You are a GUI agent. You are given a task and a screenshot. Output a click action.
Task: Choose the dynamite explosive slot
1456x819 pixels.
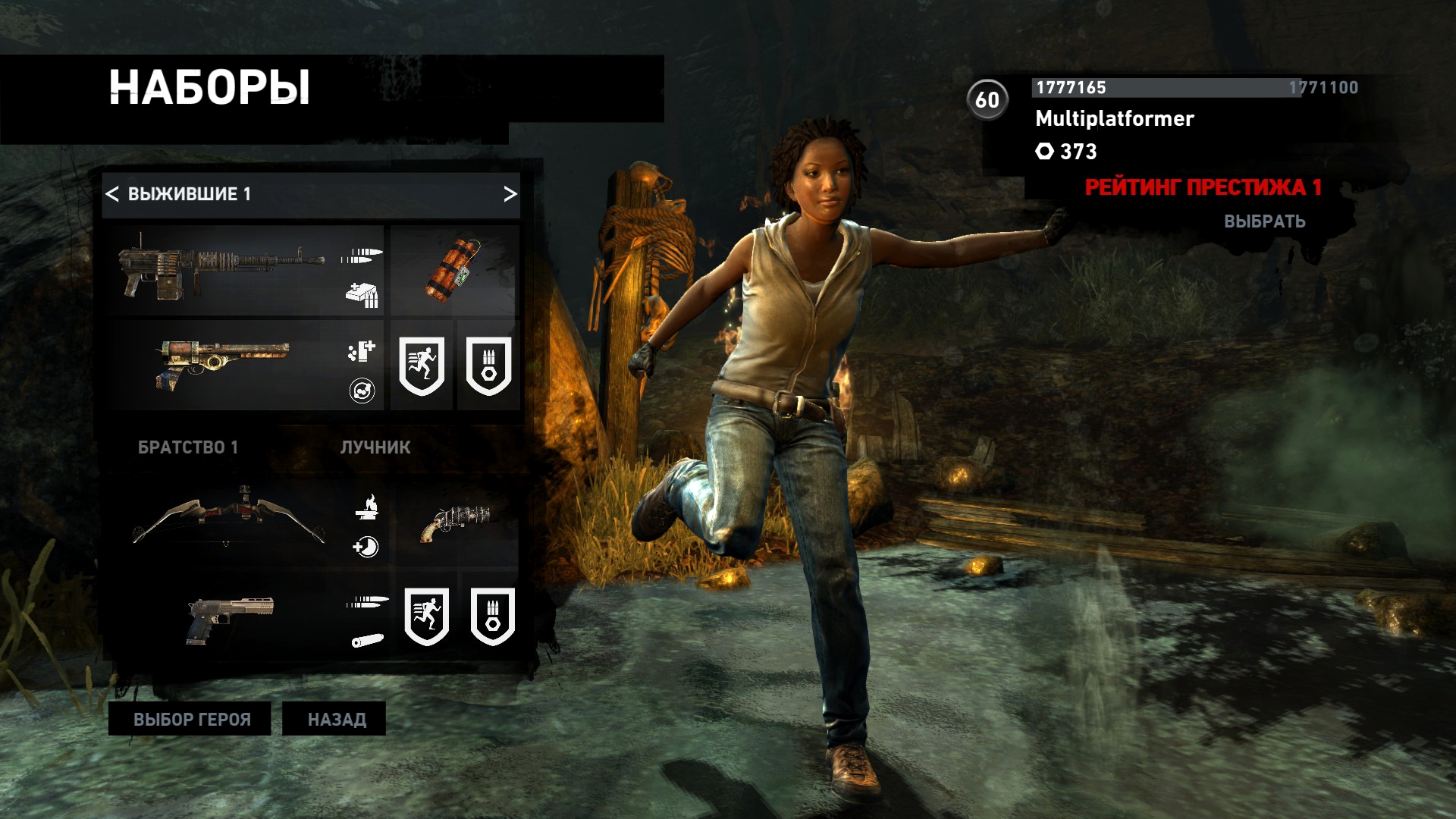click(454, 270)
